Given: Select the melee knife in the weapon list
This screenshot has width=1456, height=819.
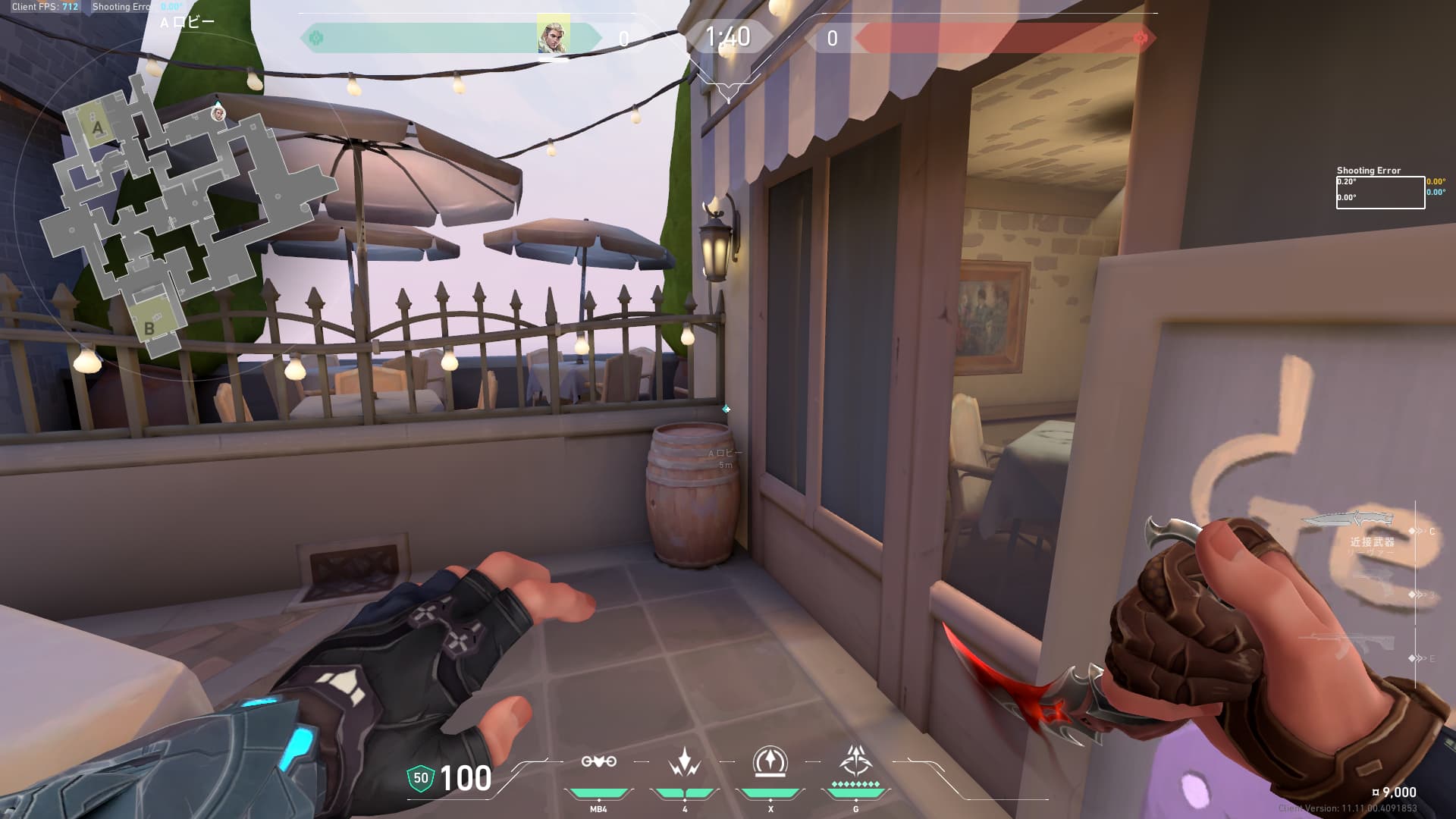Looking at the screenshot, I should pyautogui.click(x=1347, y=519).
